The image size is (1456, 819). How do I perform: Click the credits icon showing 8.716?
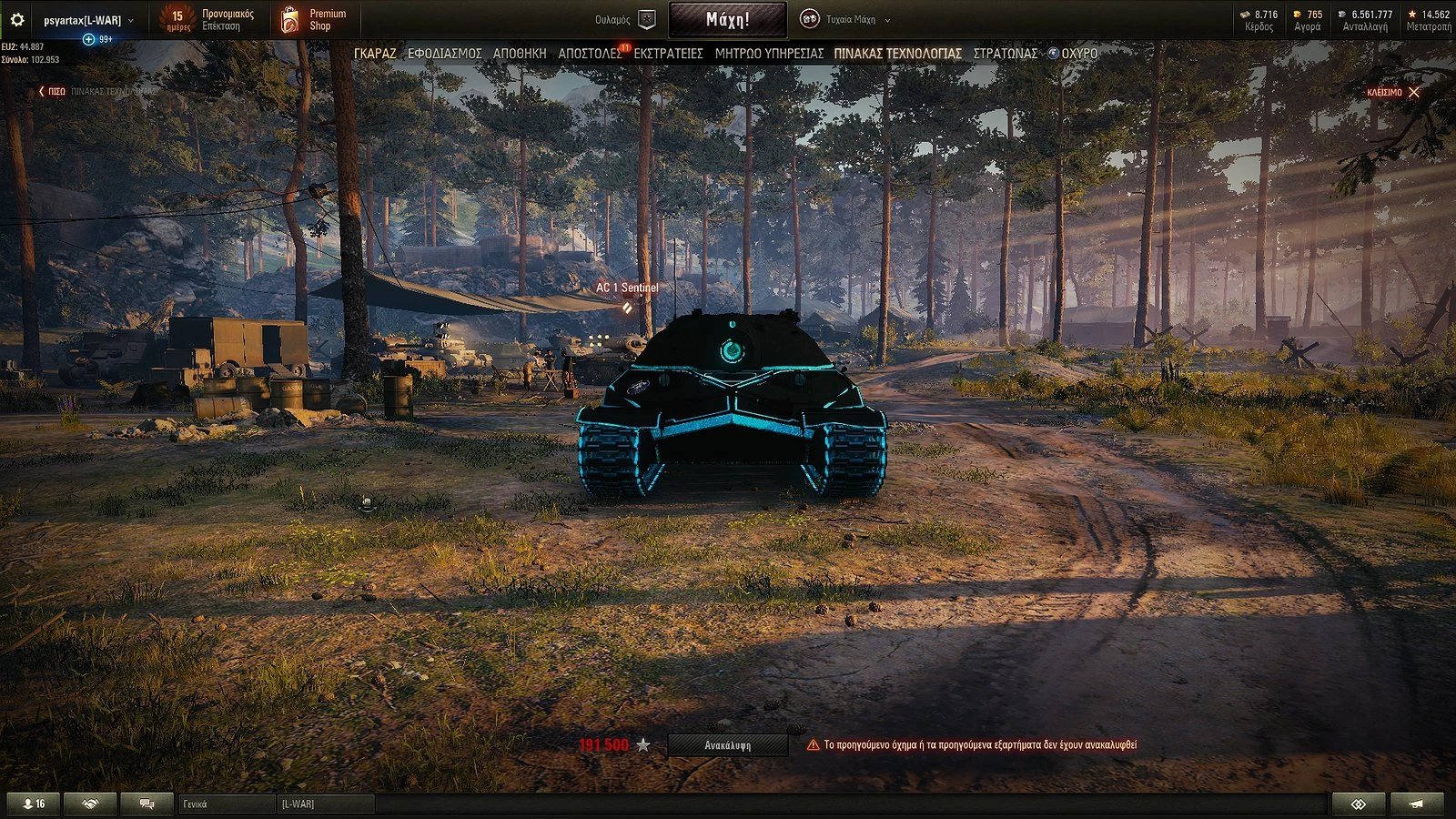coord(1243,15)
